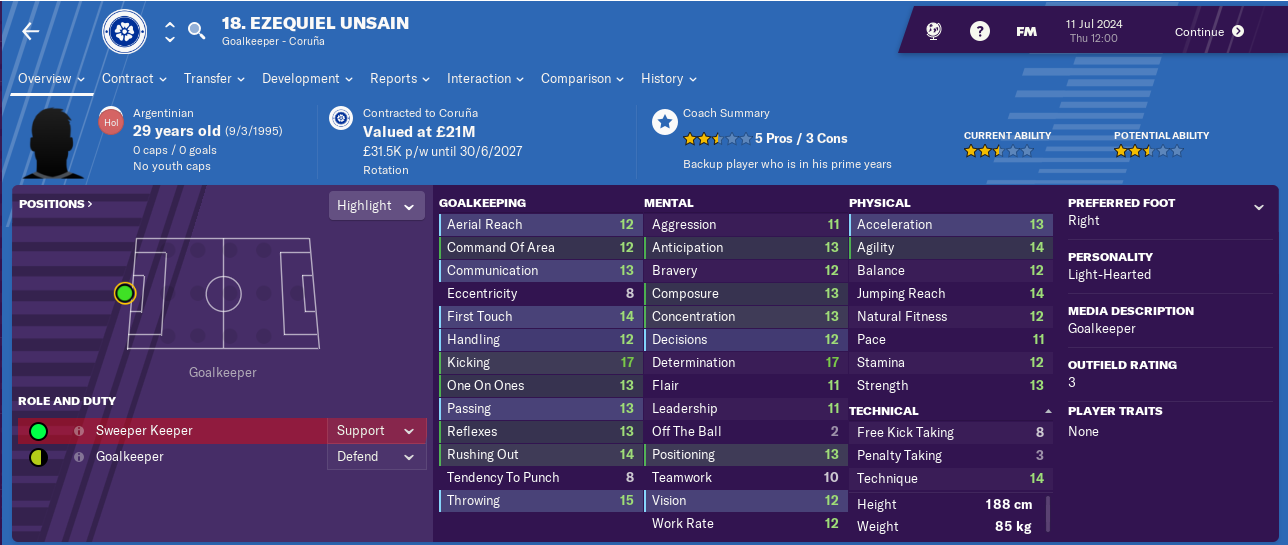Open the Interaction menu
The image size is (1288, 545).
click(x=486, y=78)
